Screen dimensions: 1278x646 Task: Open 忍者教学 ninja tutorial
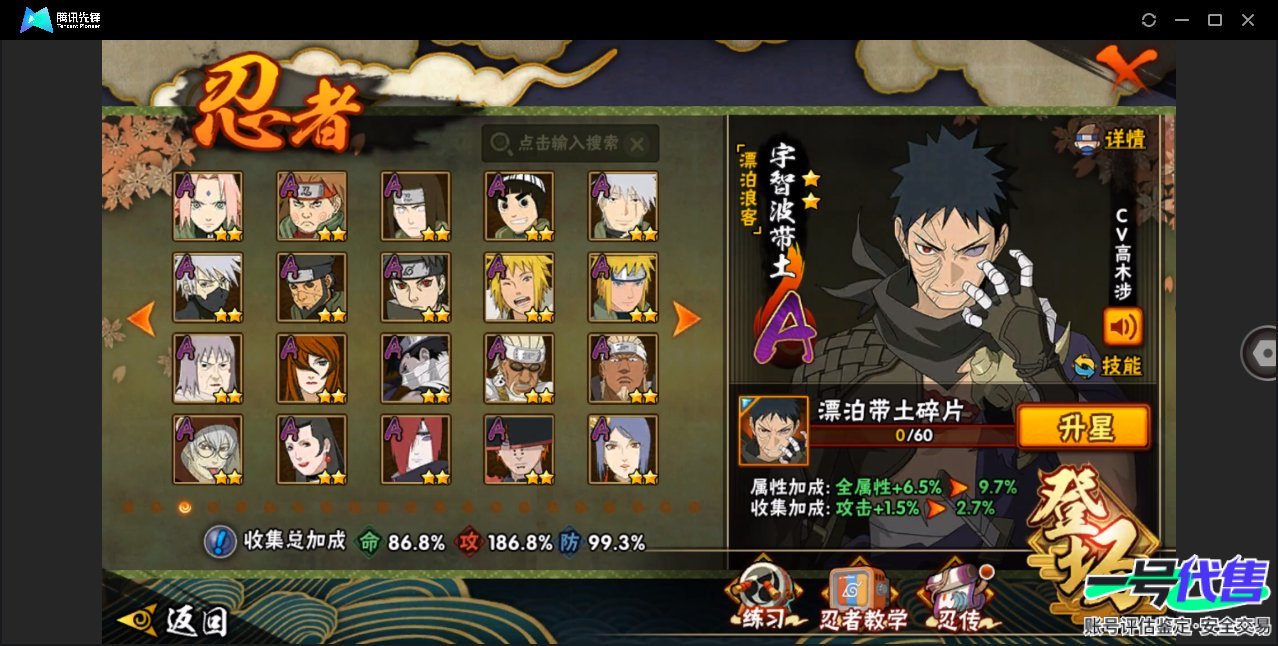tap(862, 600)
